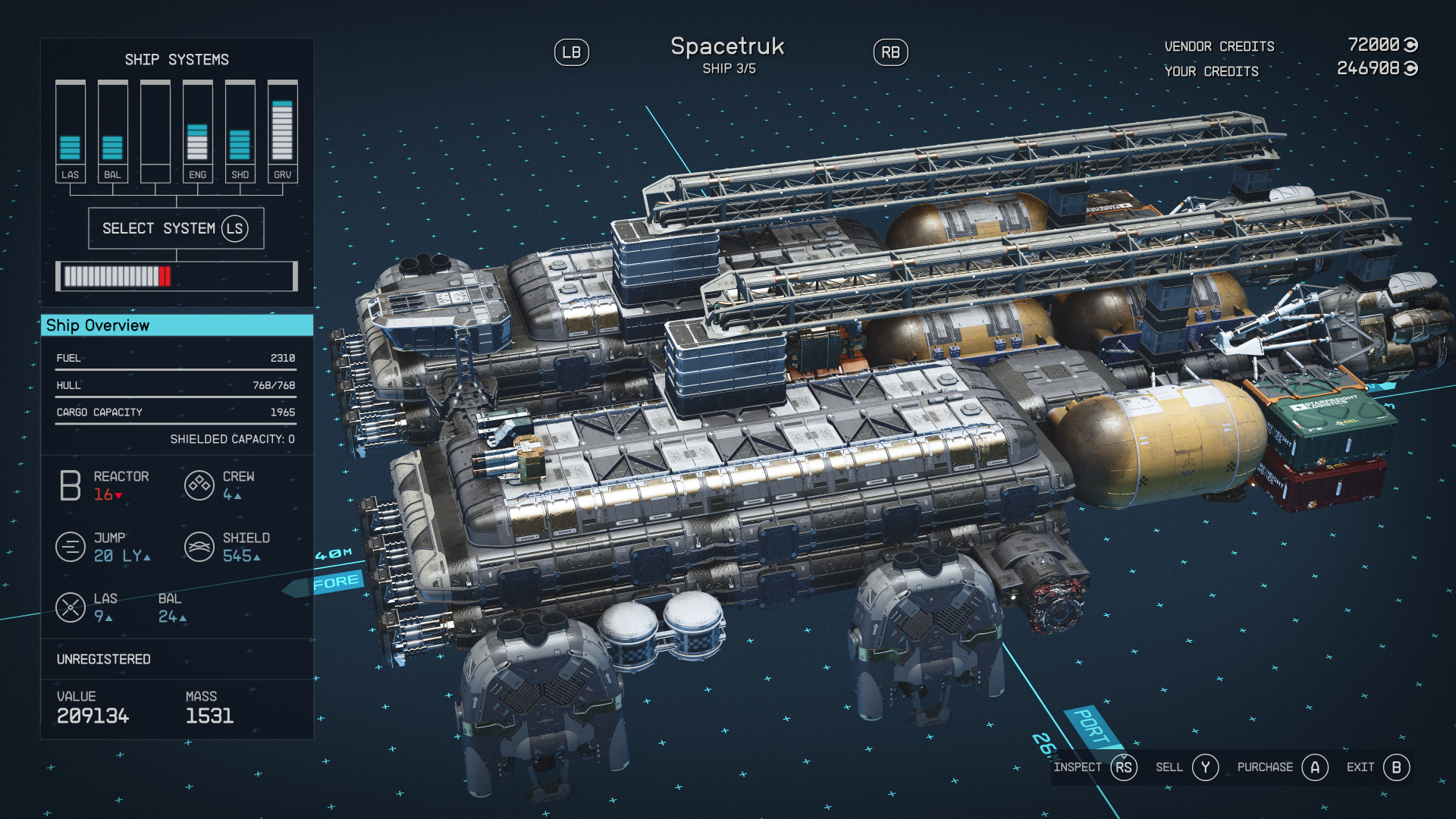The height and width of the screenshot is (819, 1456).
Task: Select the jump range icon
Action: (71, 546)
